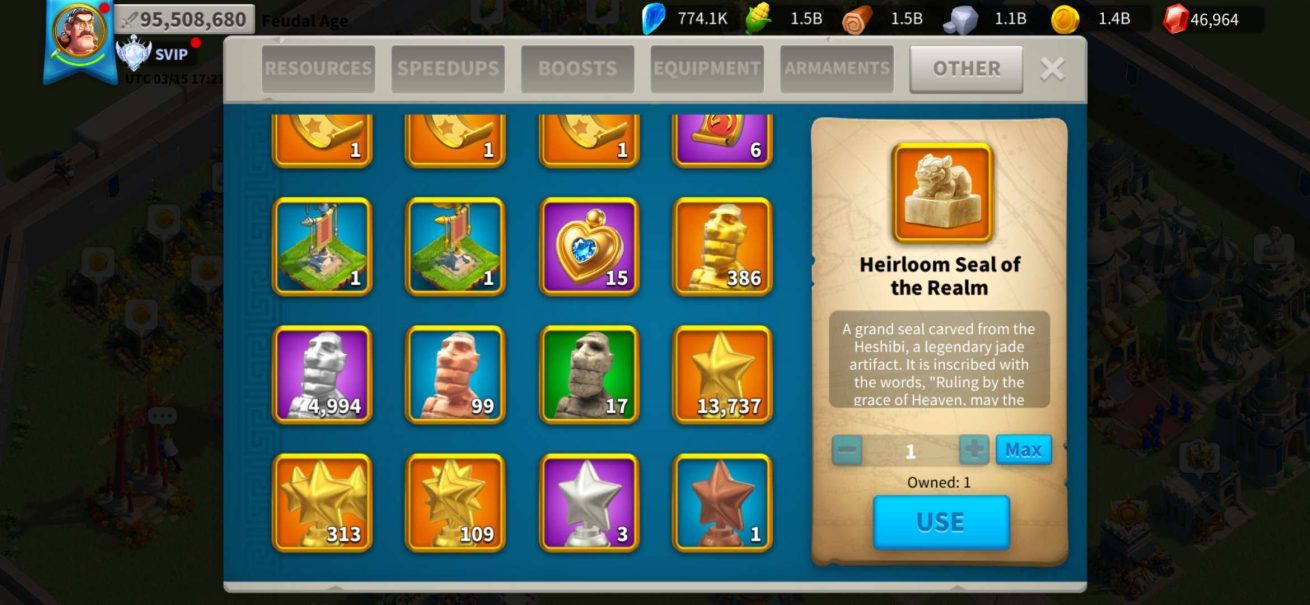
Task: Select the green background stone sculpture
Action: 589,374
